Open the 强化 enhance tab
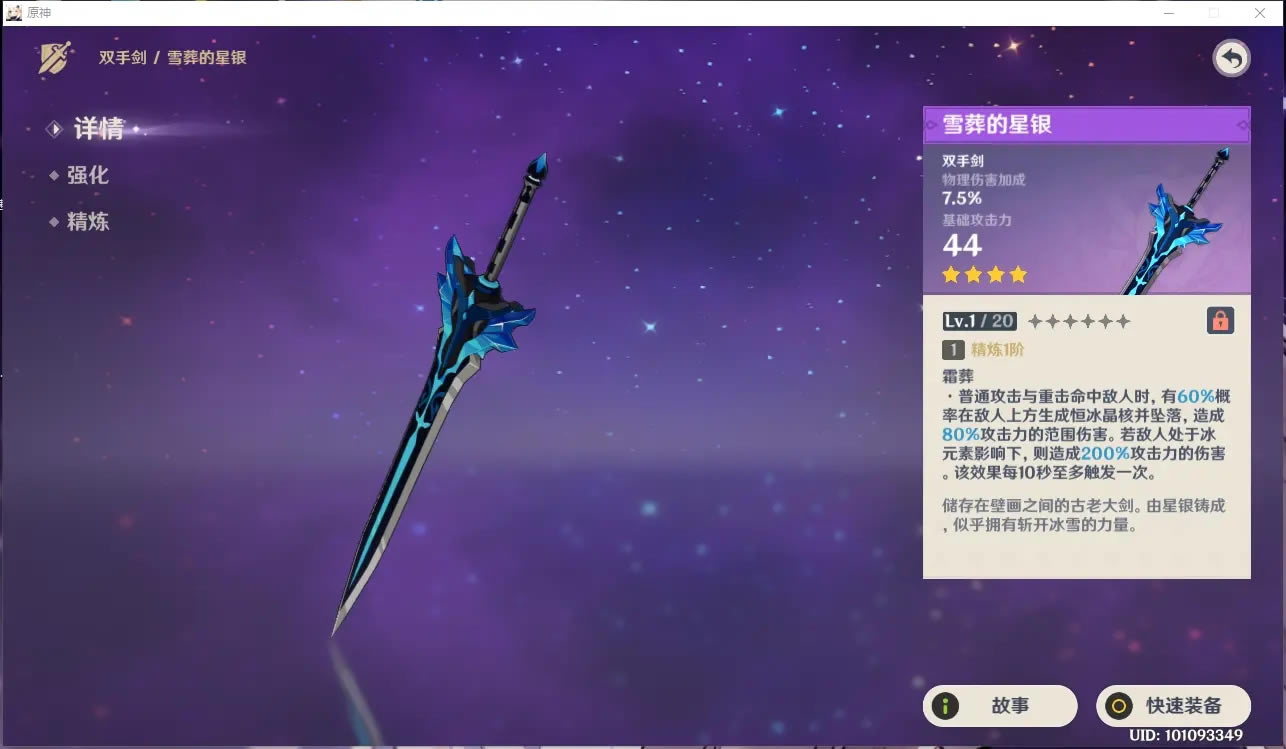 coord(87,175)
